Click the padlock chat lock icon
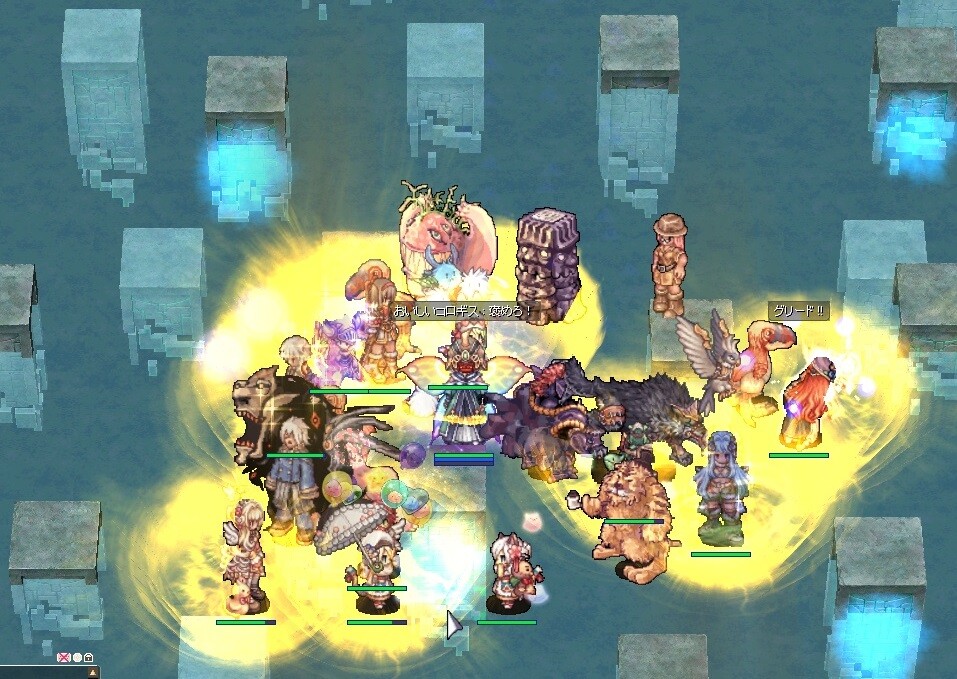This screenshot has width=957, height=679. tap(88, 658)
